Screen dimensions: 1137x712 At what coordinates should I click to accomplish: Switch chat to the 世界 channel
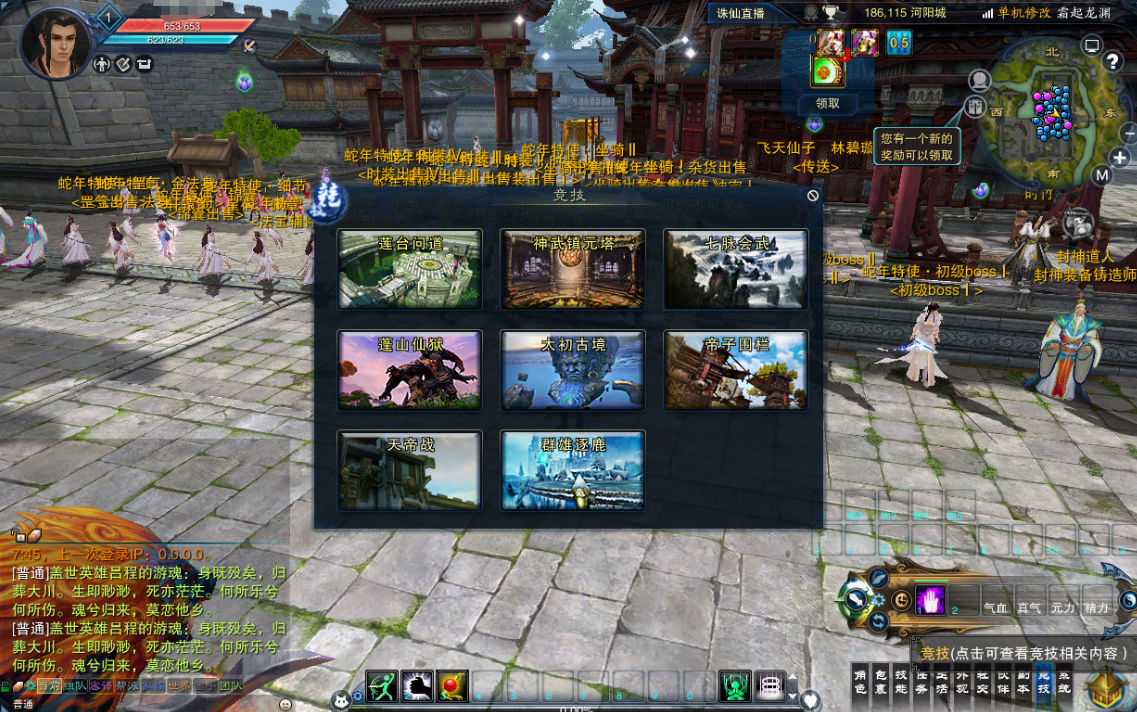[179, 686]
